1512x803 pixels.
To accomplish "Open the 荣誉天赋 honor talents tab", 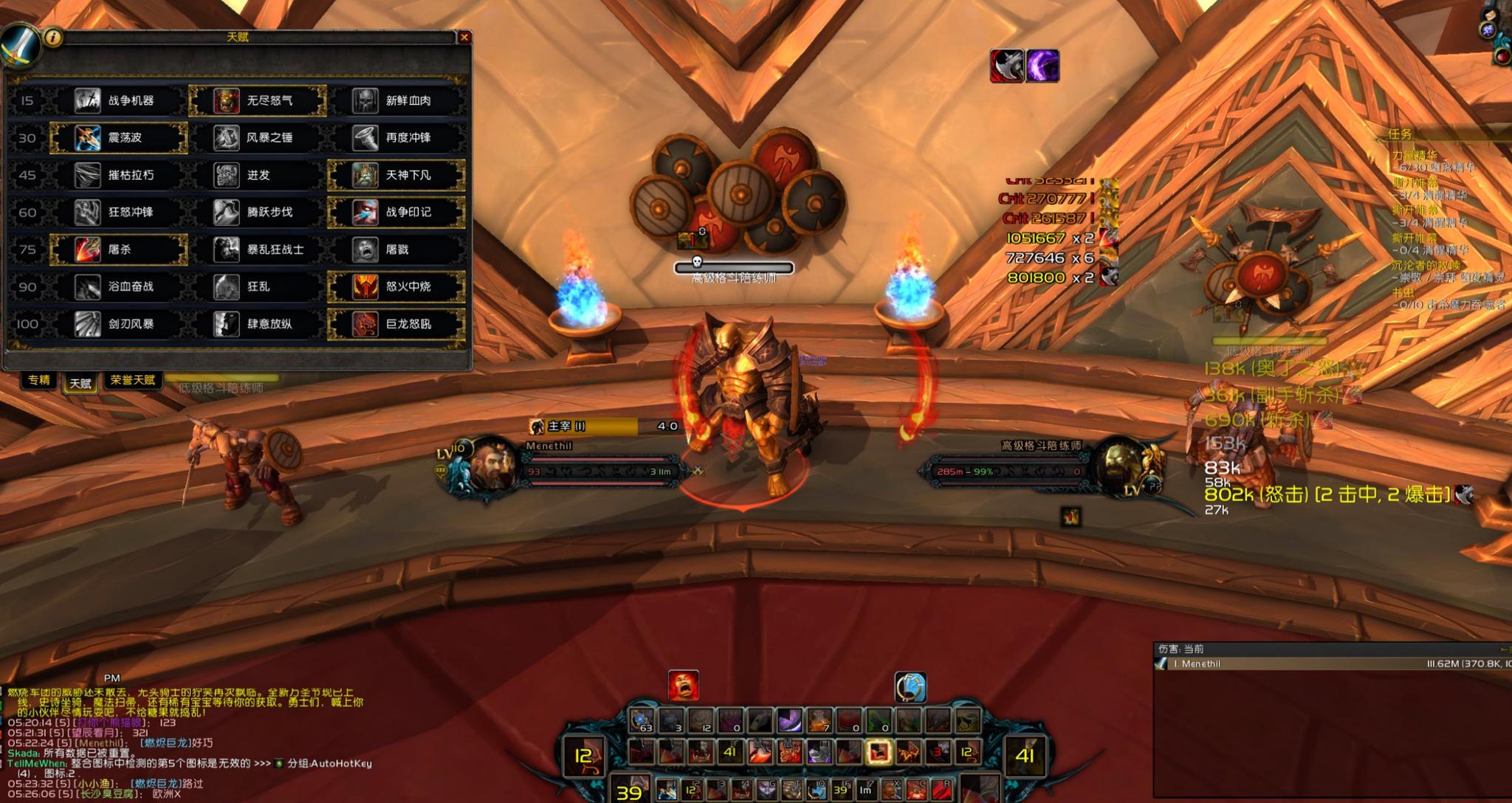I will [133, 380].
